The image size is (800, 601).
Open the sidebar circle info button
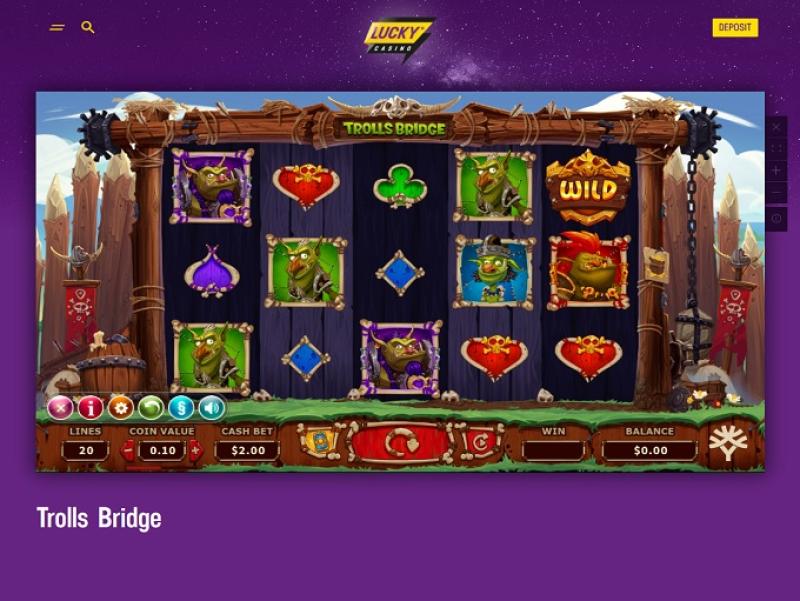click(x=777, y=217)
